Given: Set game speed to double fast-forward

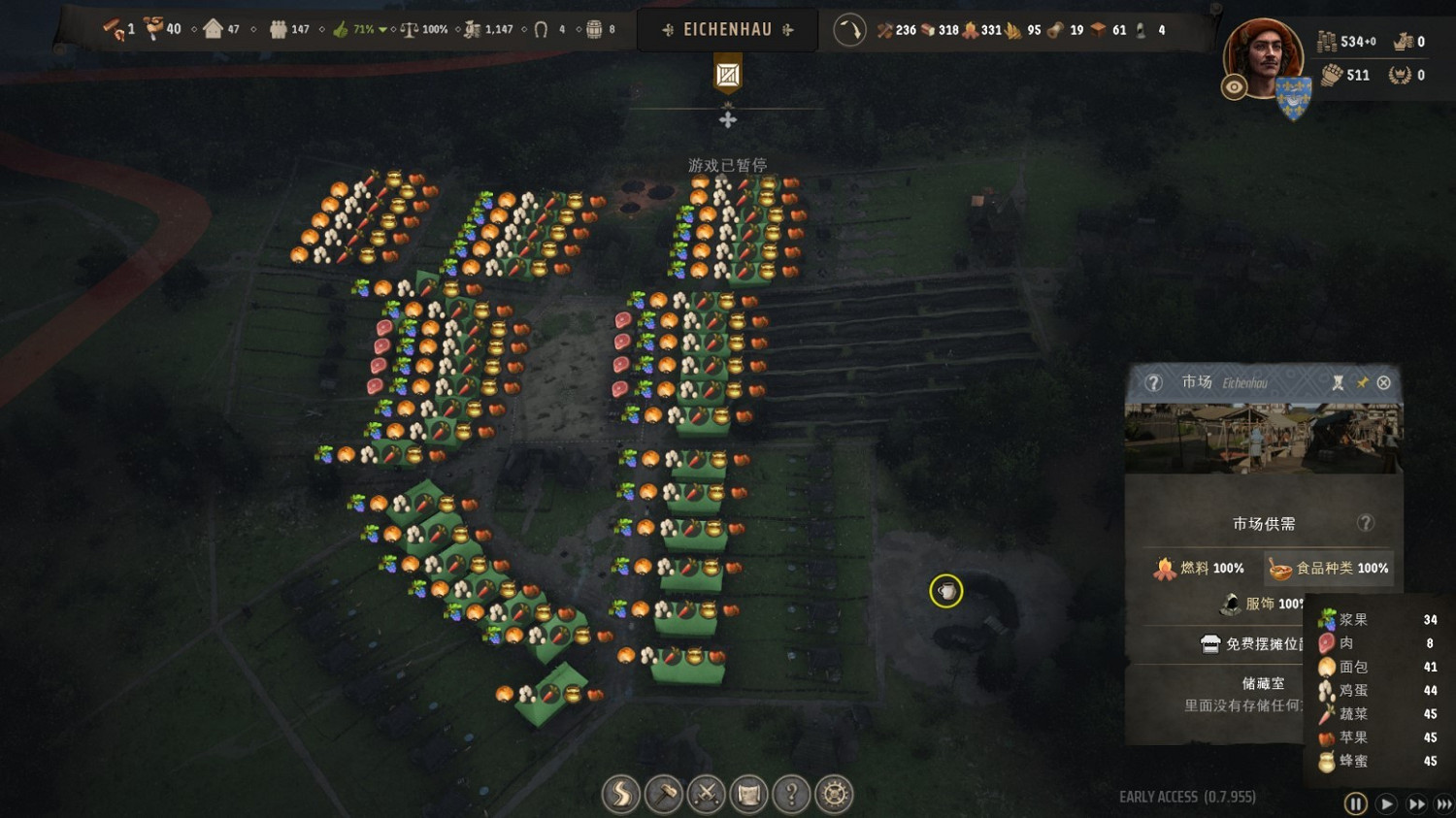Looking at the screenshot, I should point(1417,803).
